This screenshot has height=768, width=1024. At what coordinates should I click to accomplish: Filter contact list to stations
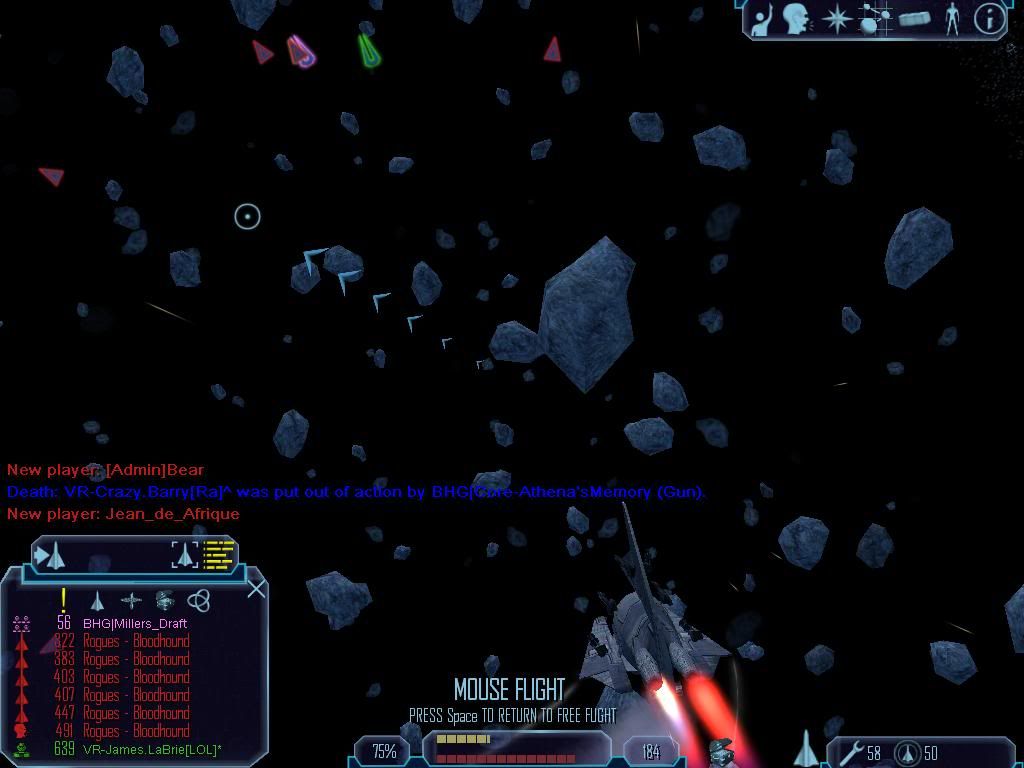(x=131, y=600)
